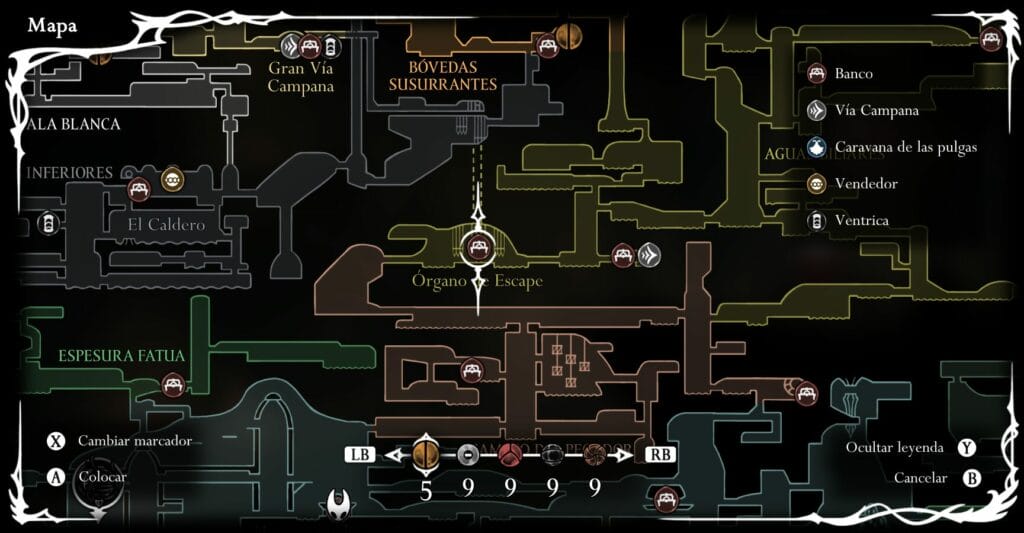
Task: Click the vendor marker above El Caldero
Action: (x=172, y=180)
